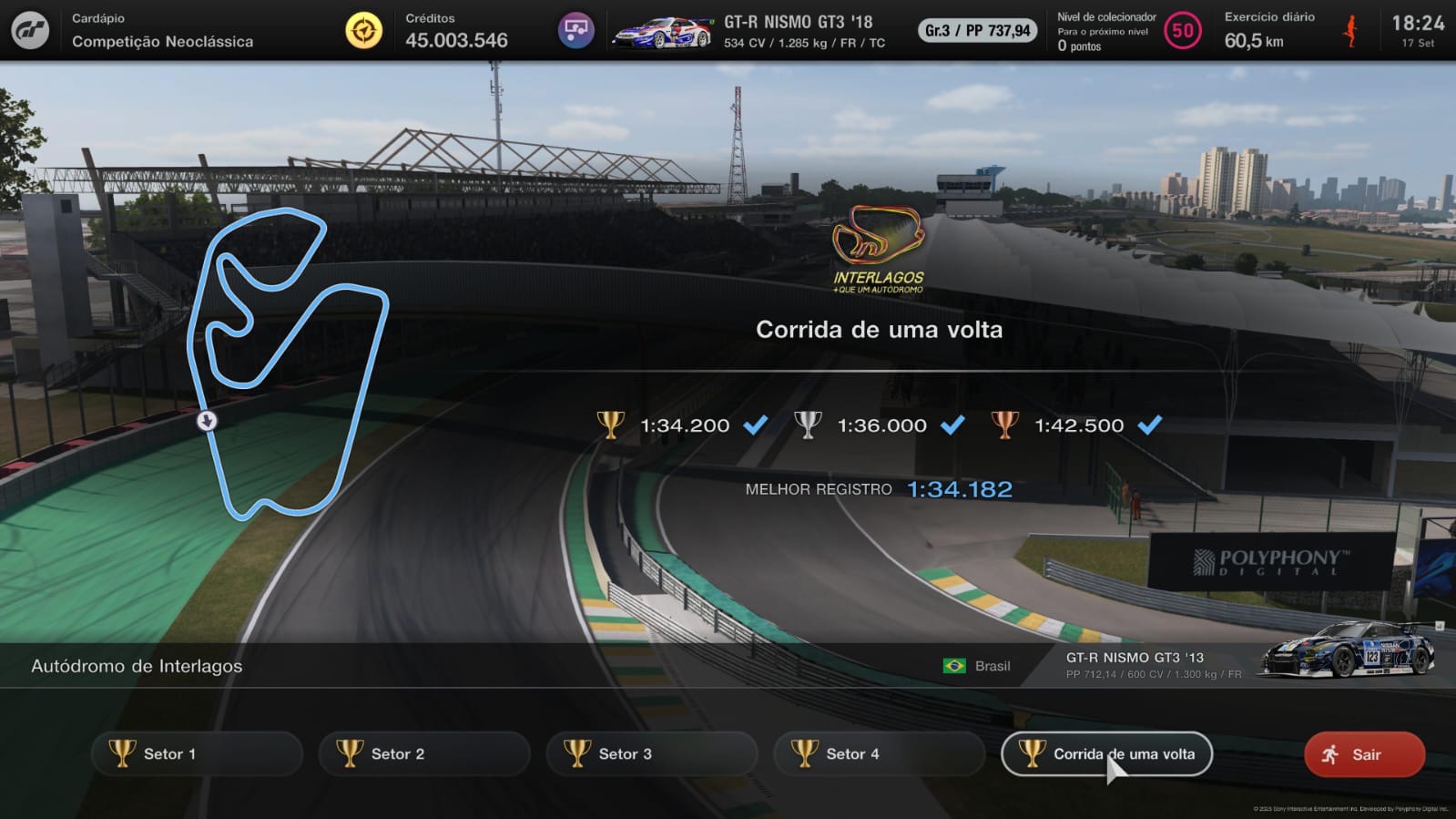The image size is (1456, 819).
Task: Select the Setor 3 event tab
Action: coord(650,753)
